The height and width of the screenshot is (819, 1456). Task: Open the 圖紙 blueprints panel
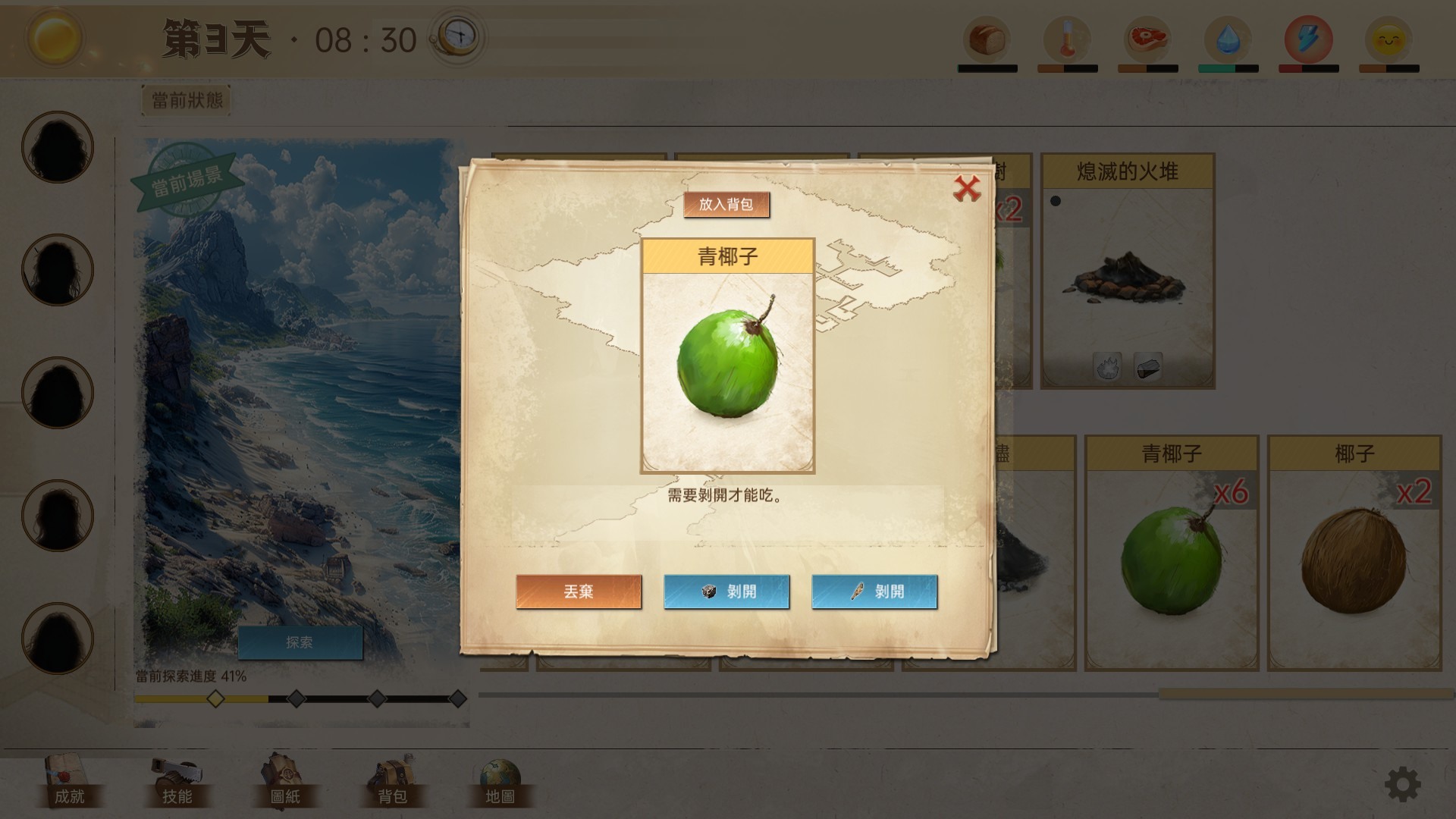(283, 781)
